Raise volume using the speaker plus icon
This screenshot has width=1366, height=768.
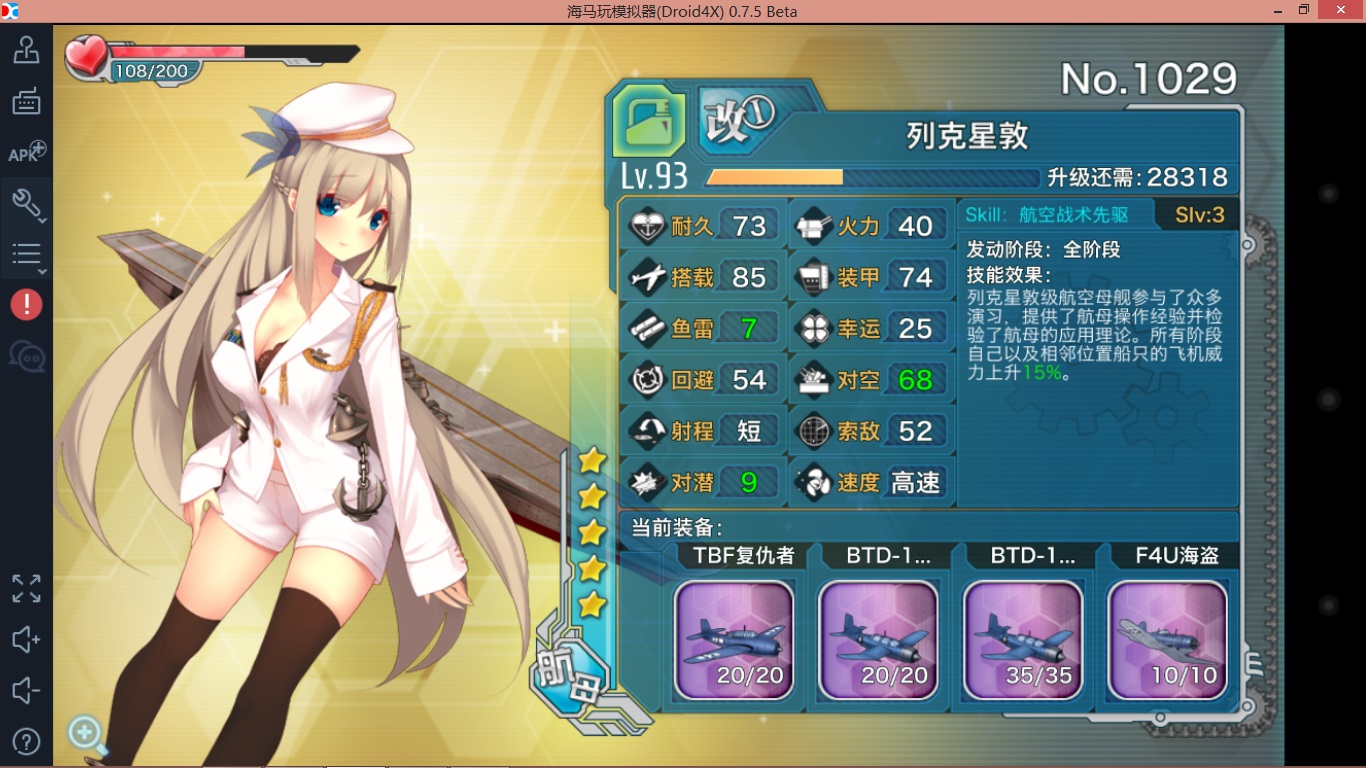(26, 640)
